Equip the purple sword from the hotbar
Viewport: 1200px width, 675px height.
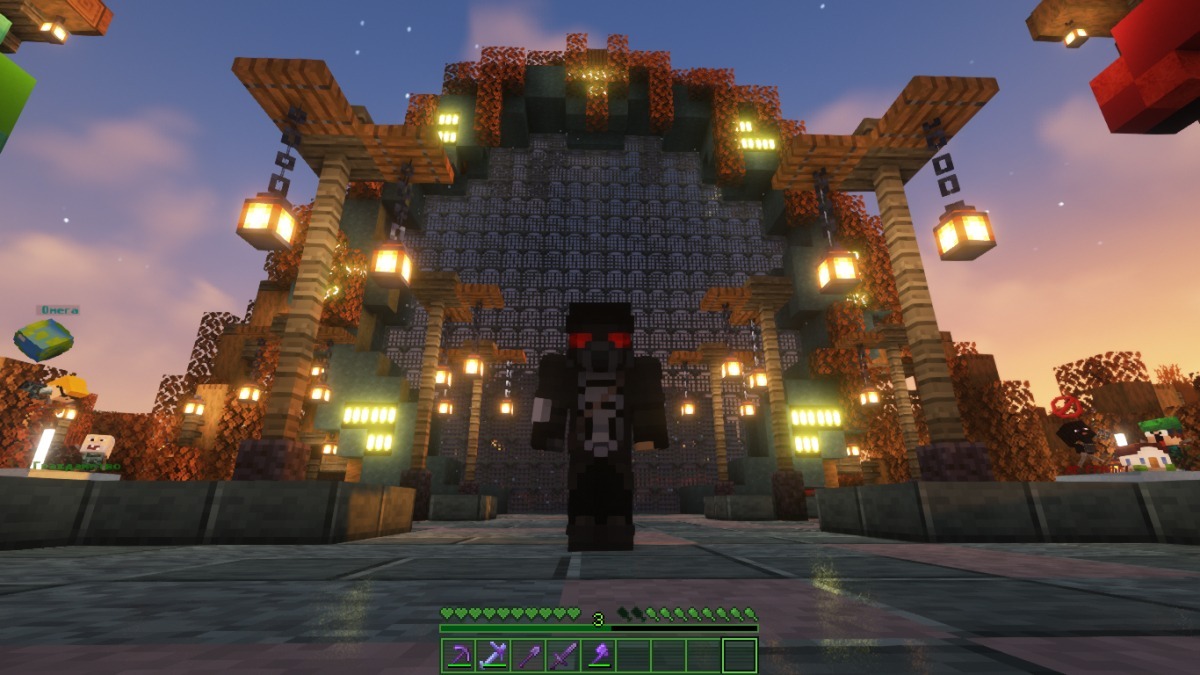tap(564, 656)
